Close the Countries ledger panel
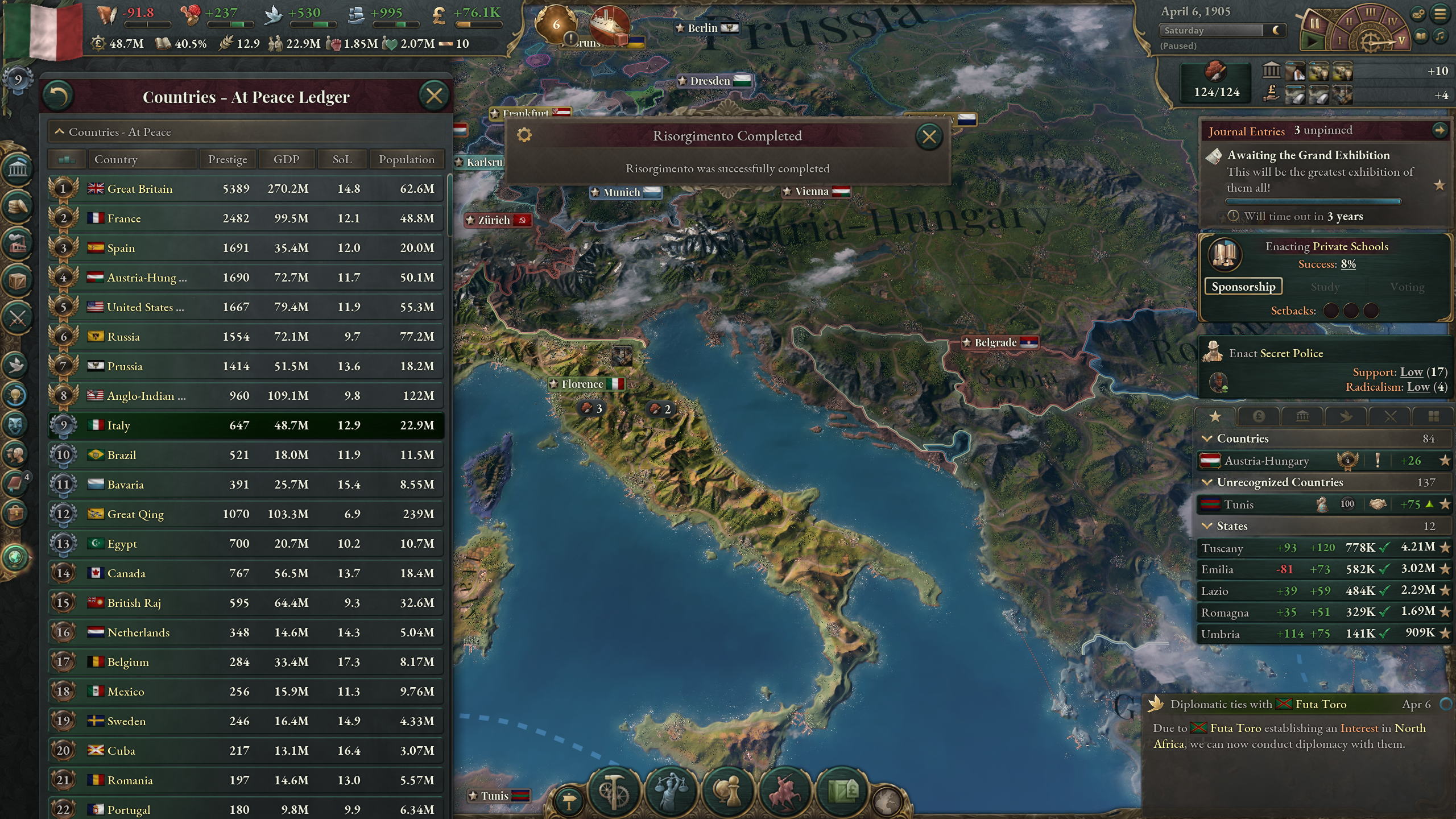 pyautogui.click(x=434, y=96)
